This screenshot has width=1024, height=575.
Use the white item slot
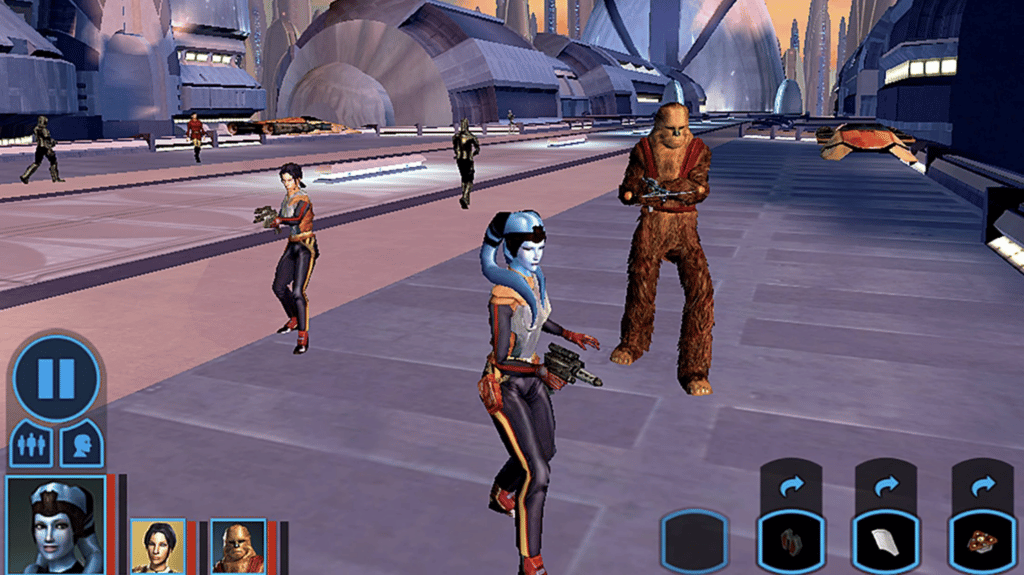[886, 542]
